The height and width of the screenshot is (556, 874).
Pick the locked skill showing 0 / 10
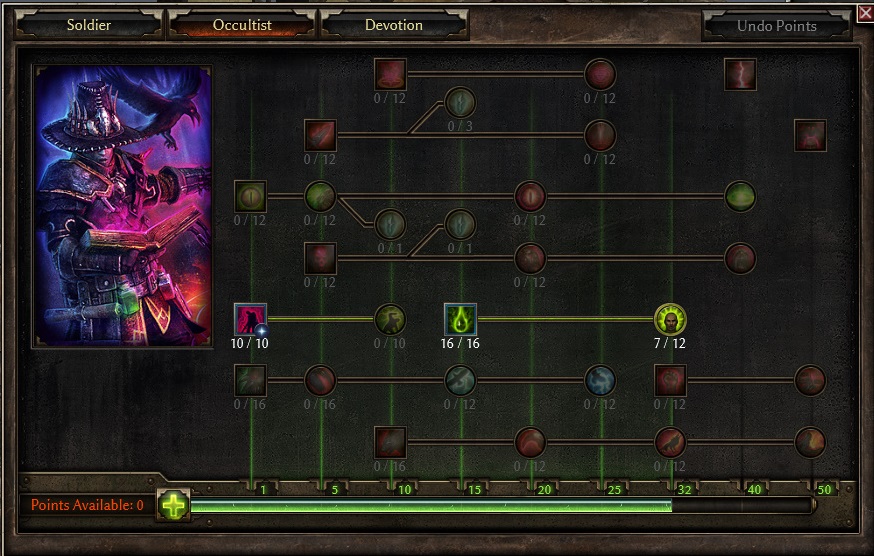tap(390, 319)
